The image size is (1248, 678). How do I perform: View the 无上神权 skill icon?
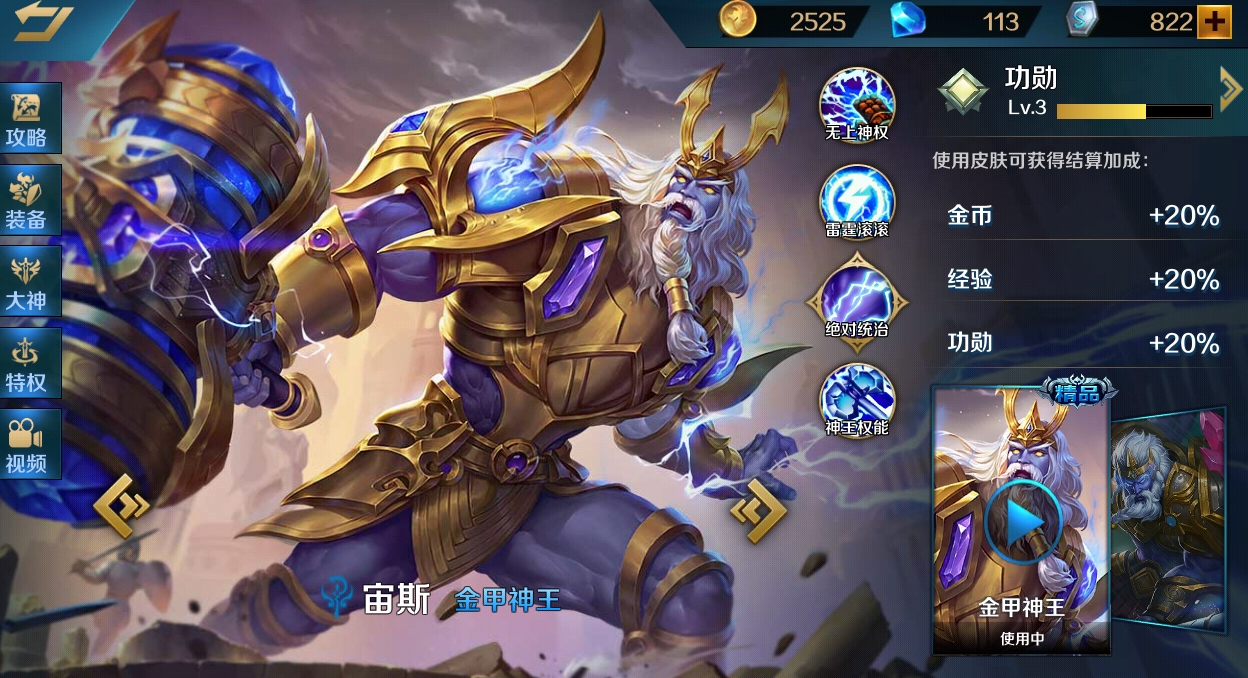(857, 101)
